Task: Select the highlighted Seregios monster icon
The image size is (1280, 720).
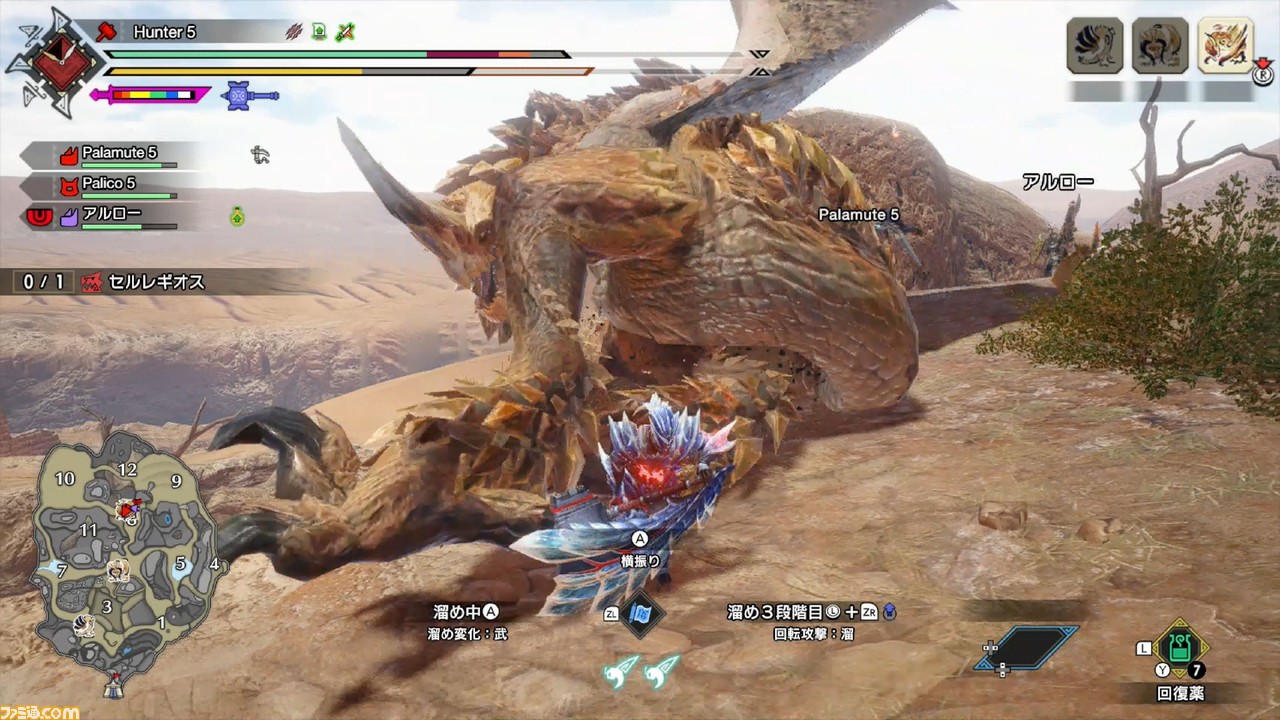Action: [x=1225, y=45]
